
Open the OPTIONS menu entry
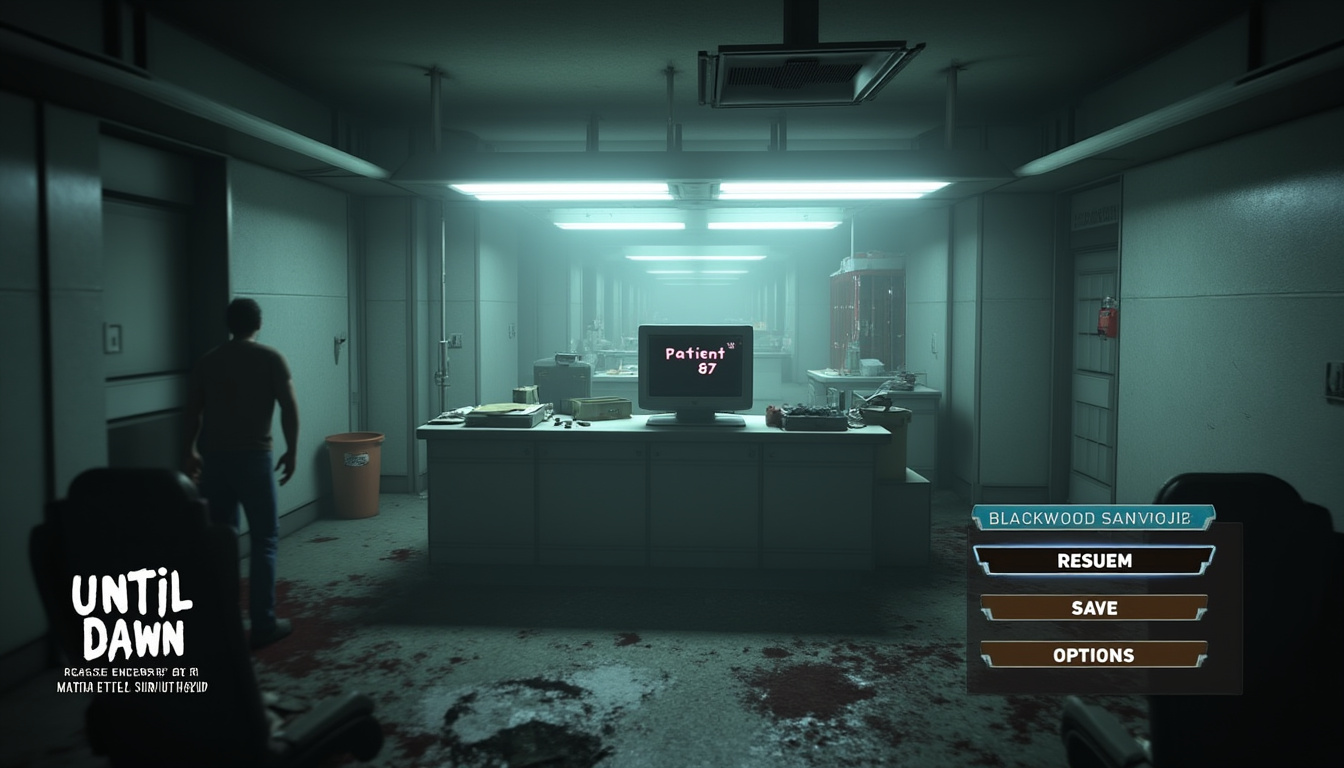(x=1094, y=655)
